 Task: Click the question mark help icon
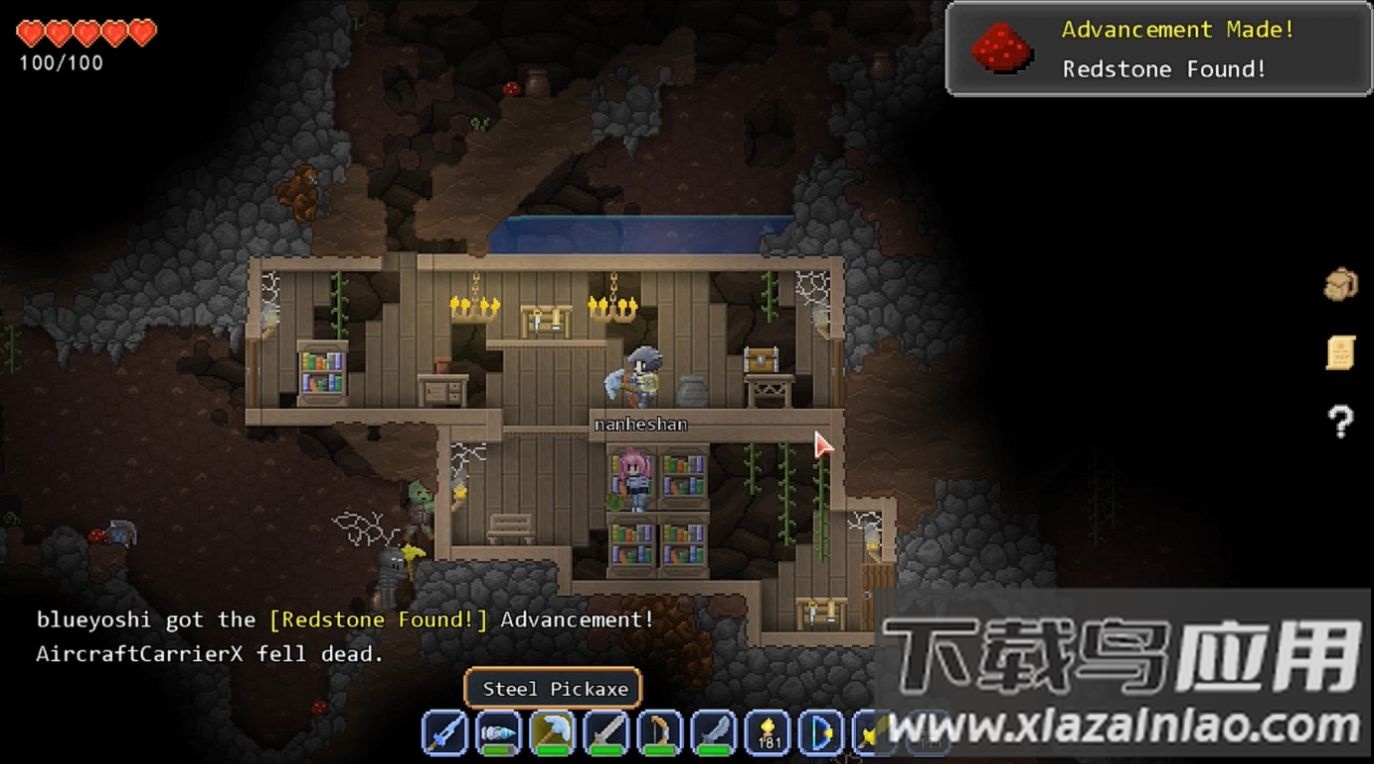[1340, 422]
